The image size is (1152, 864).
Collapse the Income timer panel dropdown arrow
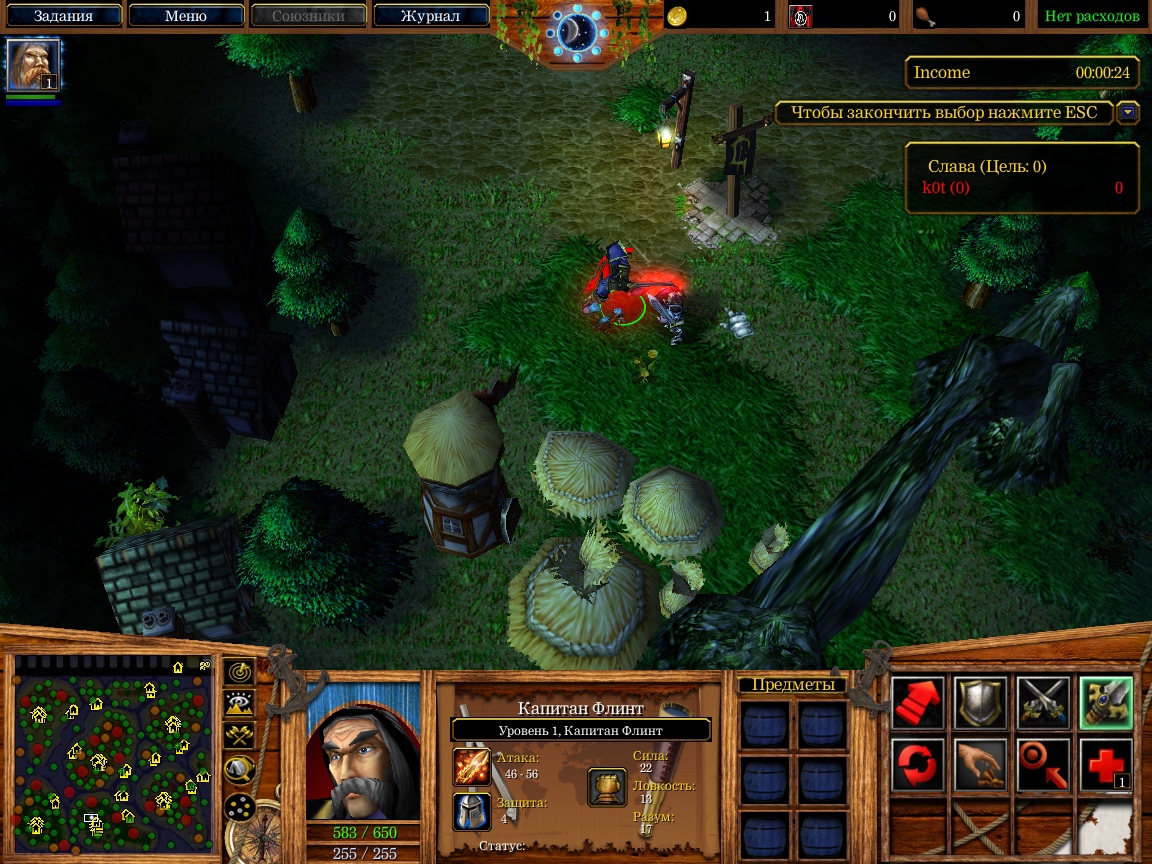point(1128,112)
